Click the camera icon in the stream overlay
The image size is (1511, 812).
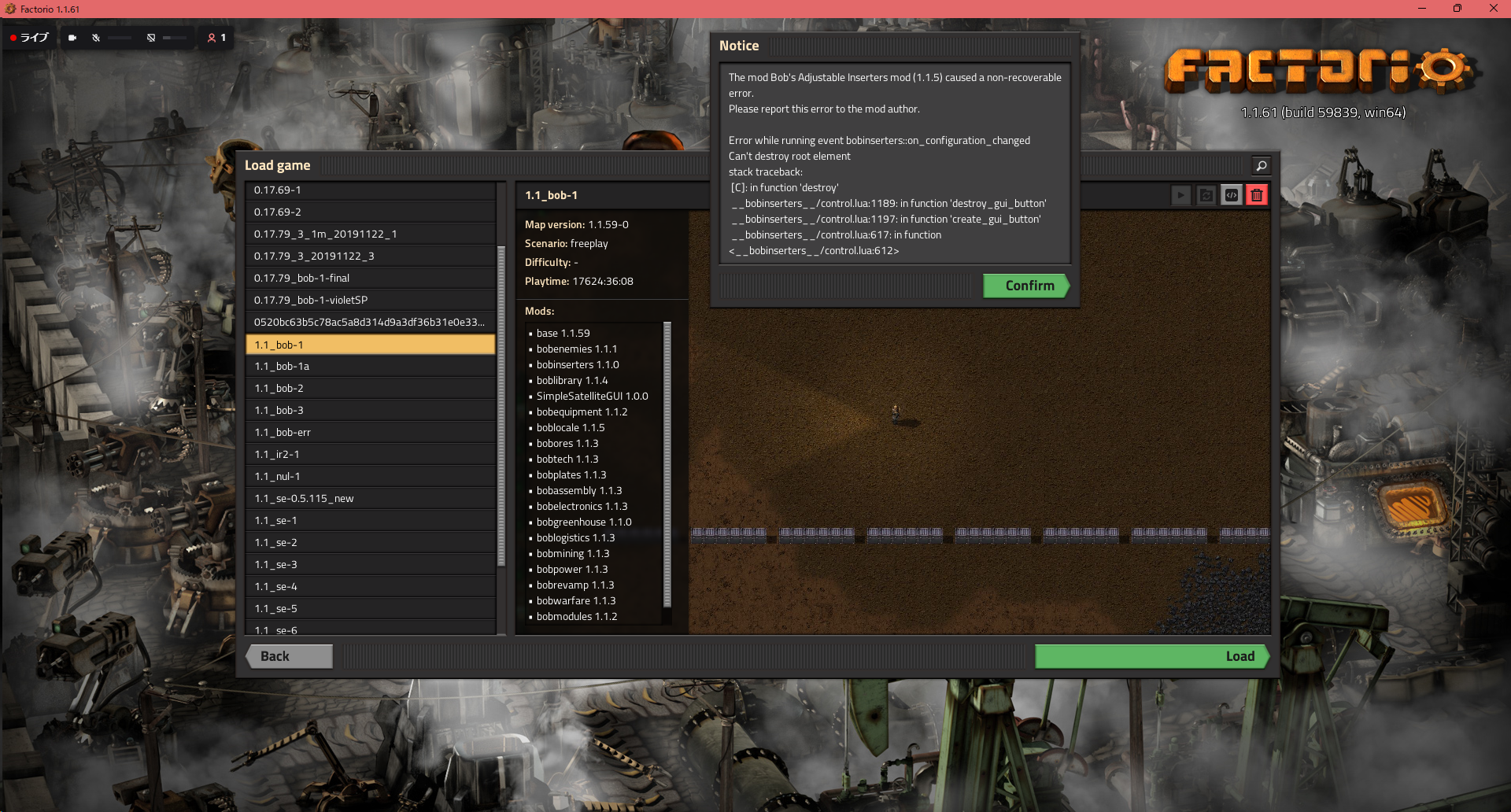(x=72, y=37)
